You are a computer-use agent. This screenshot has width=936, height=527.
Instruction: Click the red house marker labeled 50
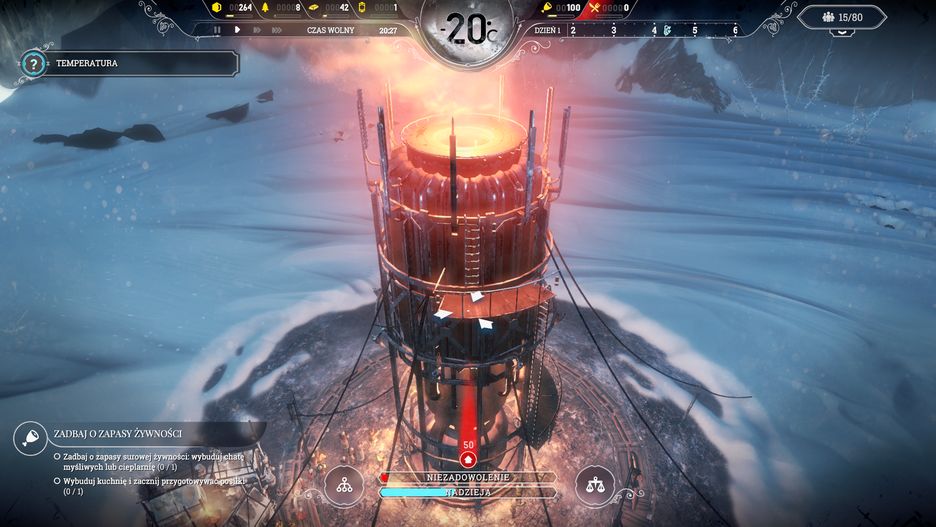coord(468,455)
